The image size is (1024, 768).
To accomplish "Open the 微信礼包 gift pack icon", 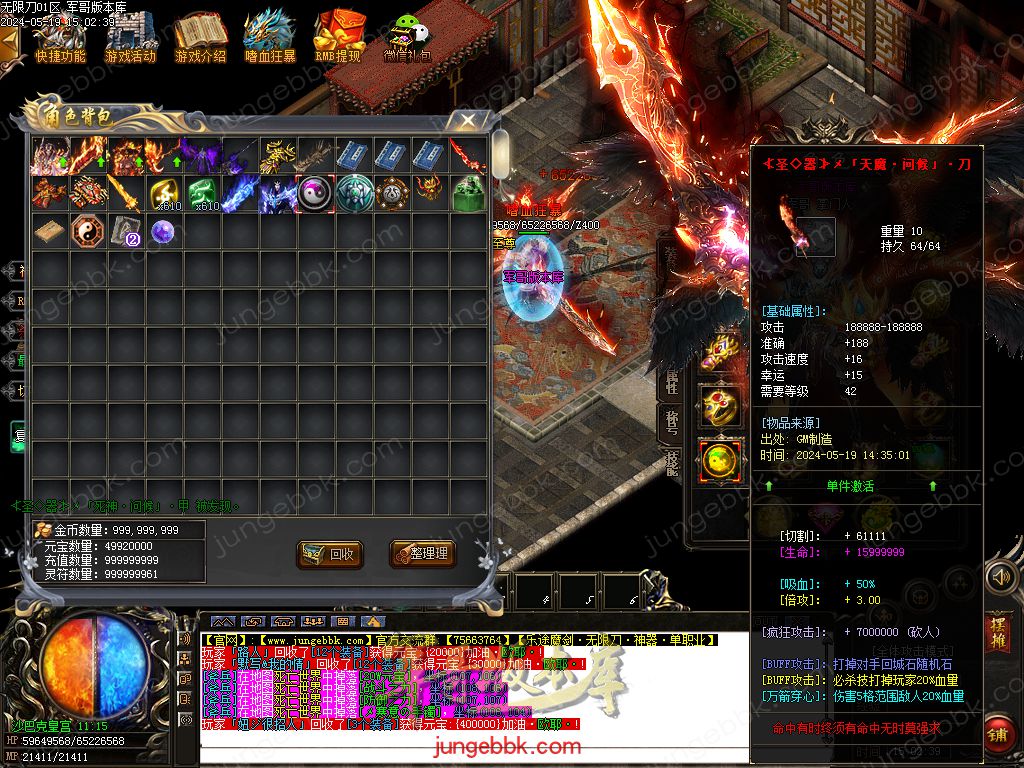I will (x=407, y=38).
